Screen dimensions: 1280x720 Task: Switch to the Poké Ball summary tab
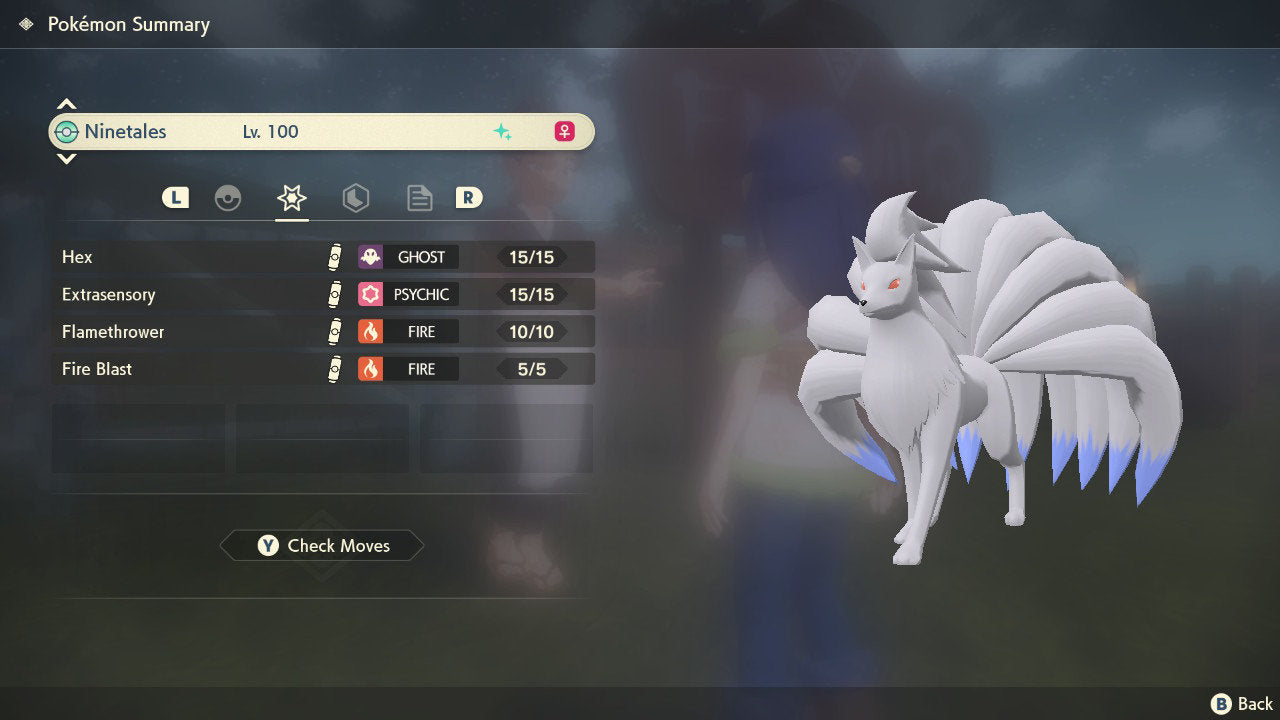(x=228, y=198)
